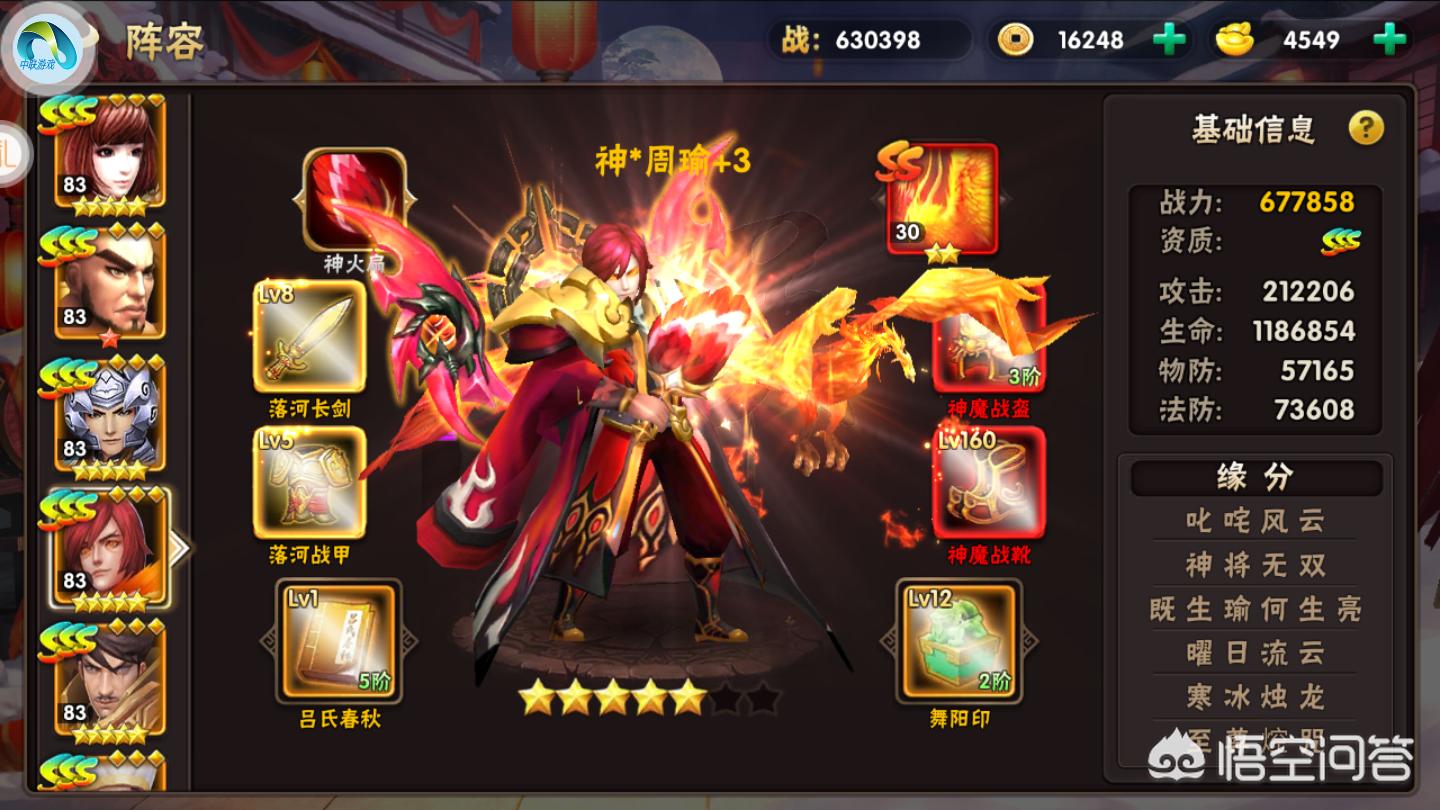Open the yellow question mark help
The height and width of the screenshot is (810, 1440).
(1366, 128)
